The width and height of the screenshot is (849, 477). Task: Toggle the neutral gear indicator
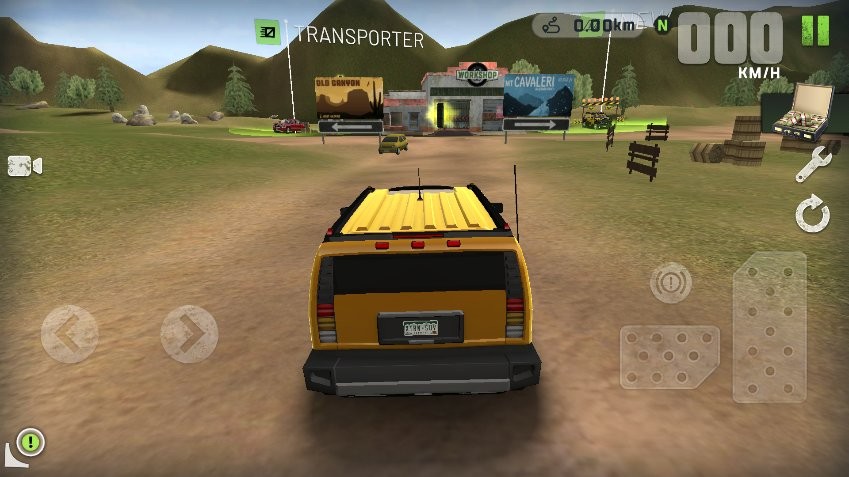click(661, 25)
